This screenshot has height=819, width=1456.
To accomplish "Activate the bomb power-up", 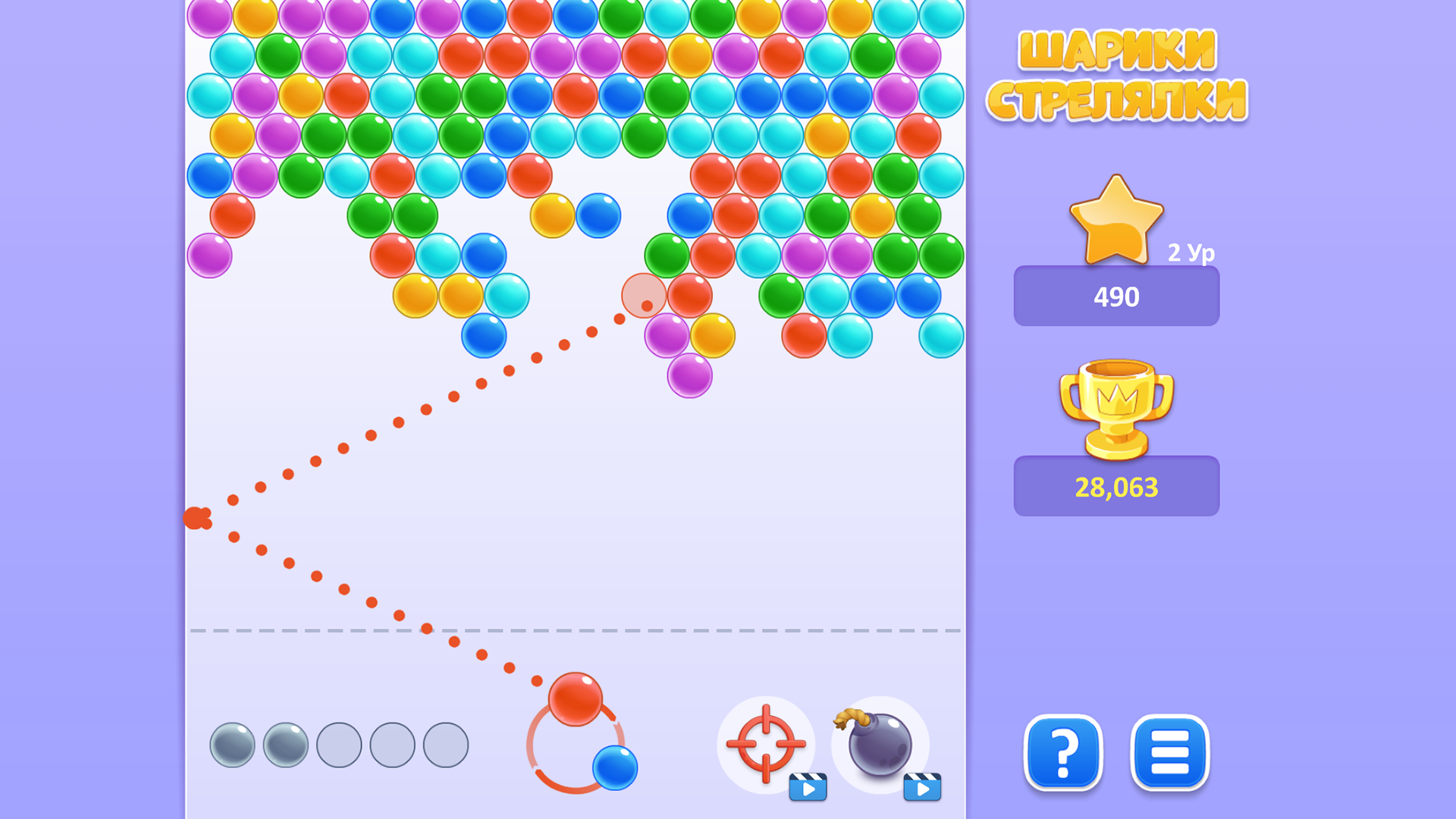I will [881, 747].
